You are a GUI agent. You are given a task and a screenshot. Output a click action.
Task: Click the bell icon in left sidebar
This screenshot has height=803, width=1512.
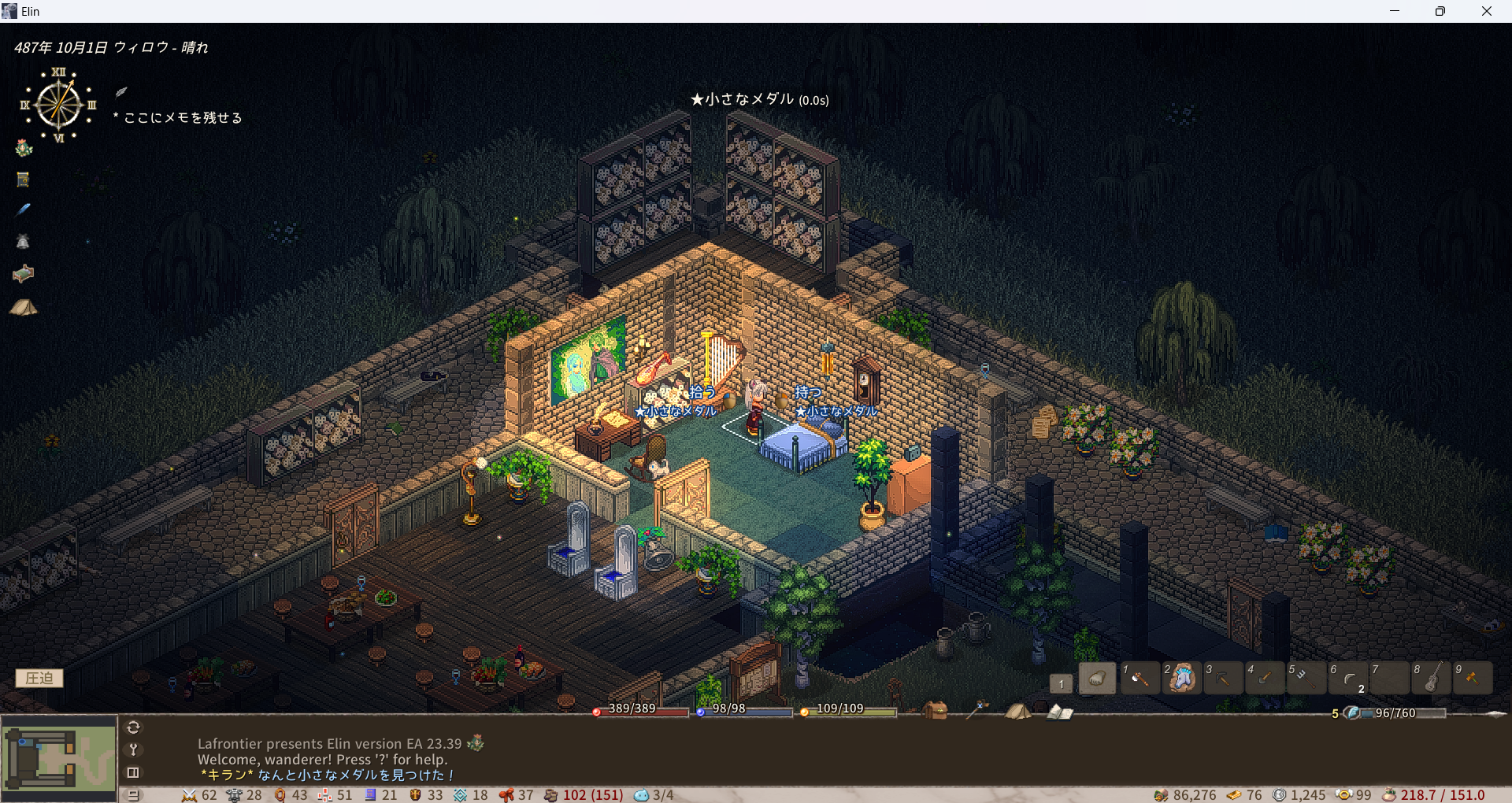click(23, 242)
